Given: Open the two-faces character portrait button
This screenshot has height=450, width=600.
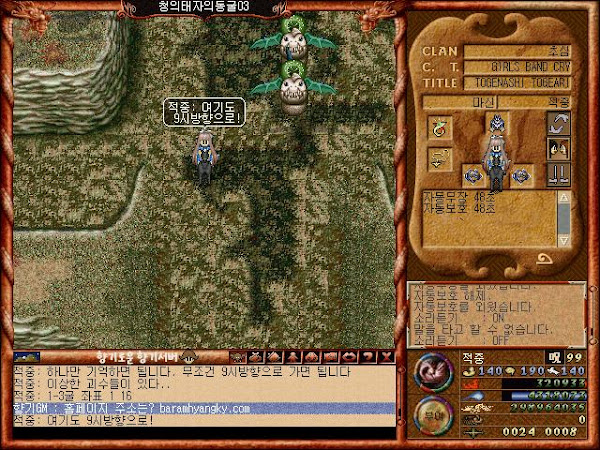Looking at the screenshot, I should pyautogui.click(x=558, y=149).
